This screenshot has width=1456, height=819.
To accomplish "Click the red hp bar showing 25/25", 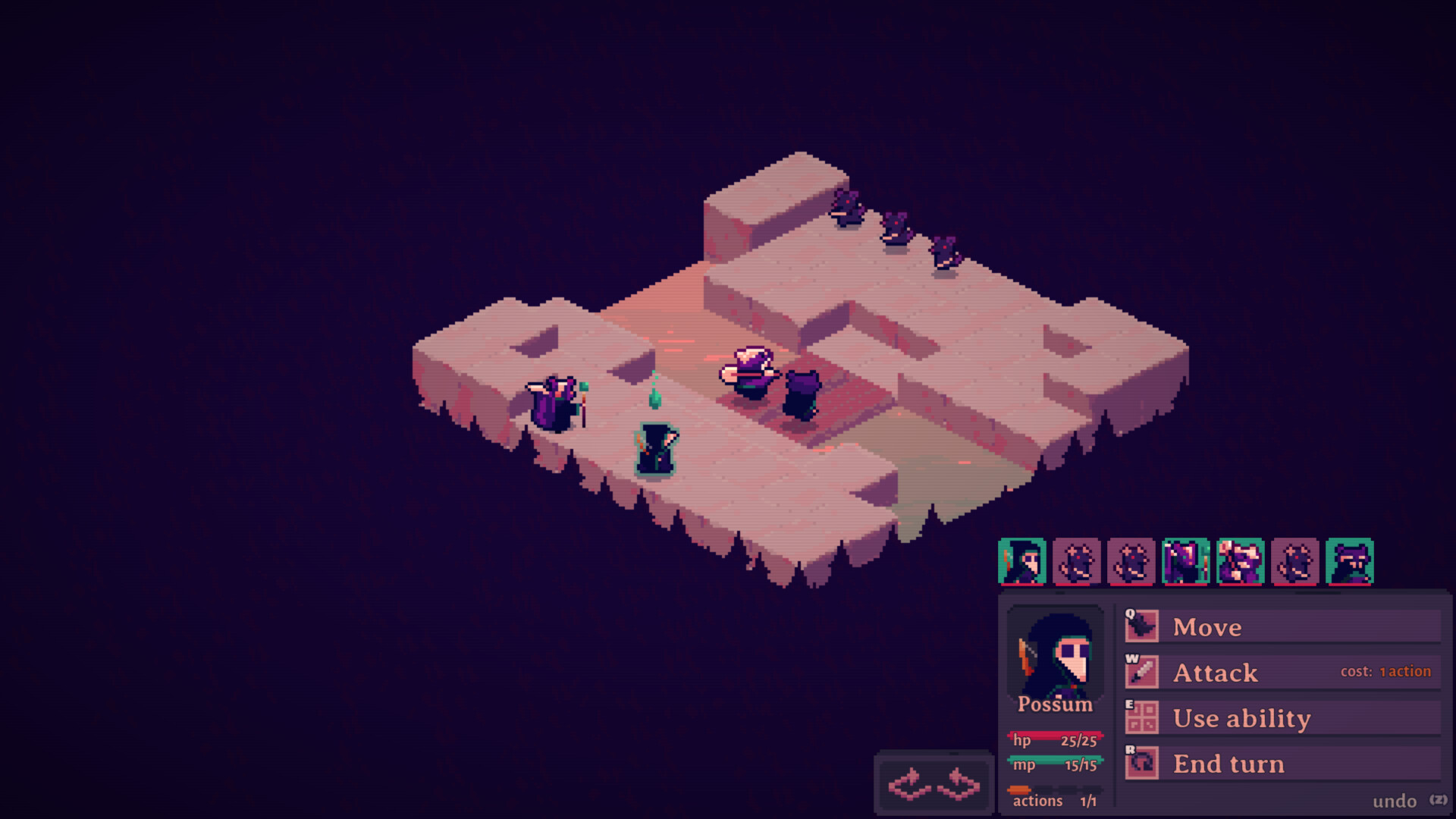I will 1054,740.
